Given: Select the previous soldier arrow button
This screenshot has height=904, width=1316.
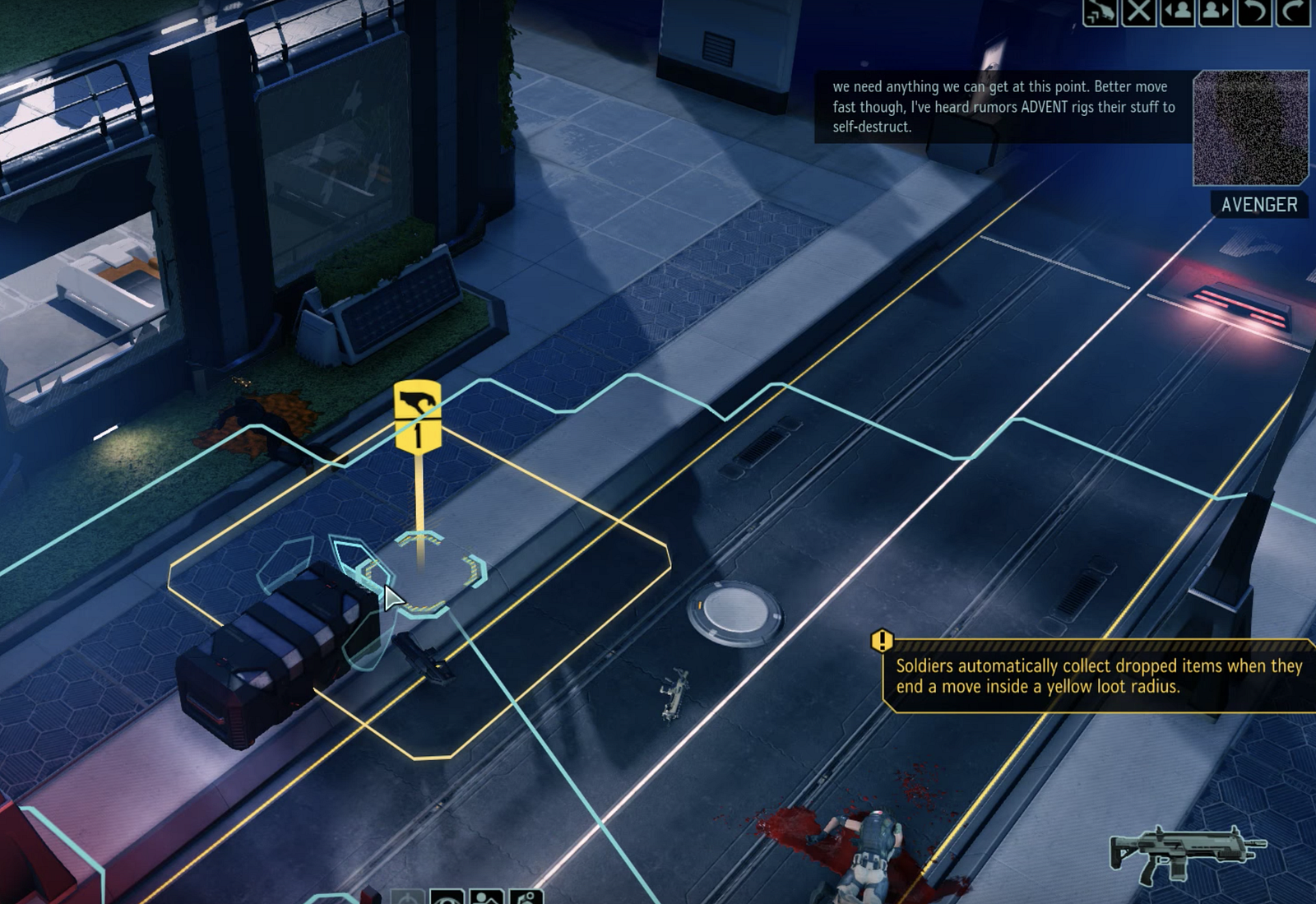Looking at the screenshot, I should (1177, 12).
